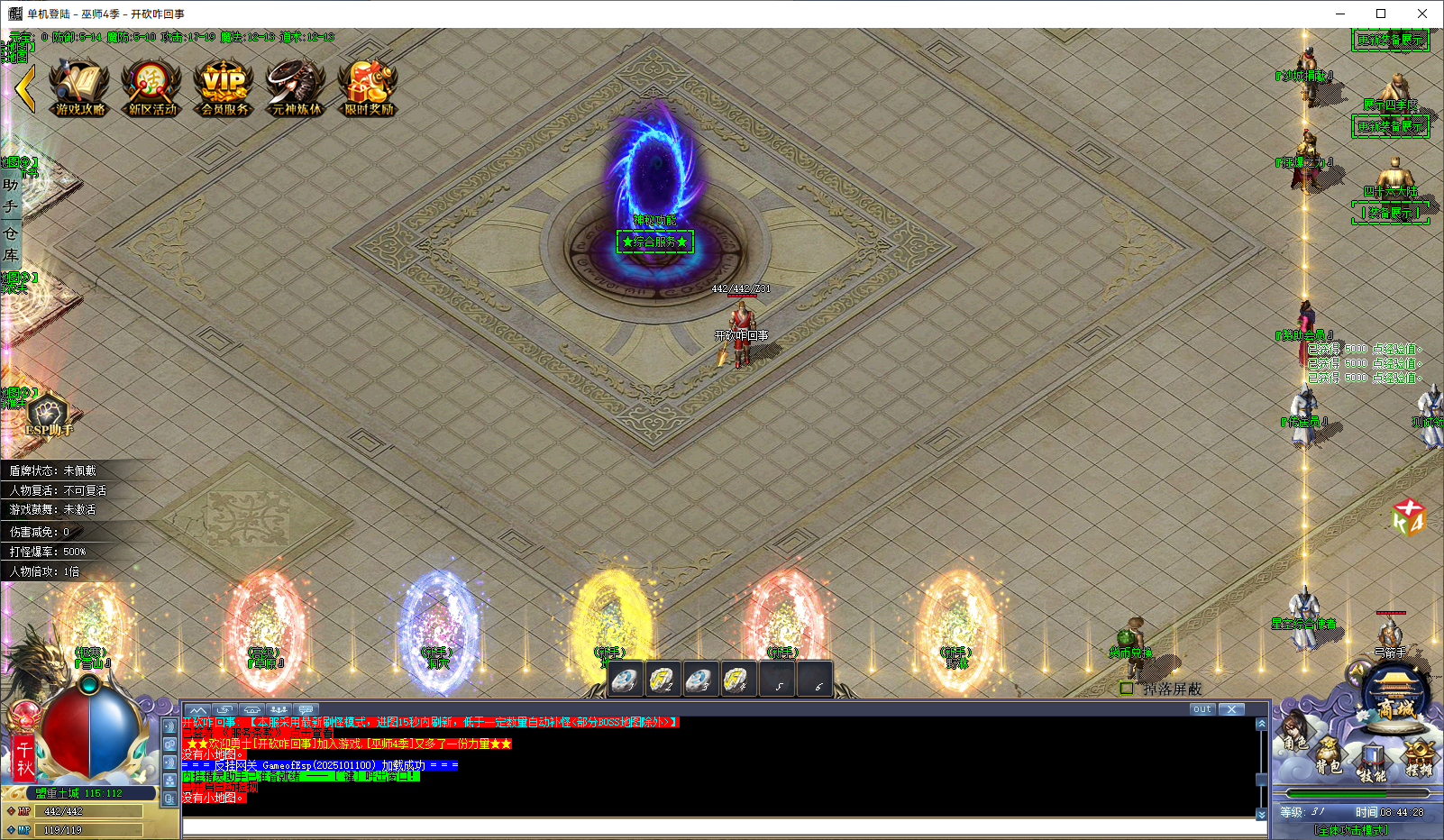1444x840 pixels.
Task: Open the 技能 skills panel
Action: [1372, 764]
